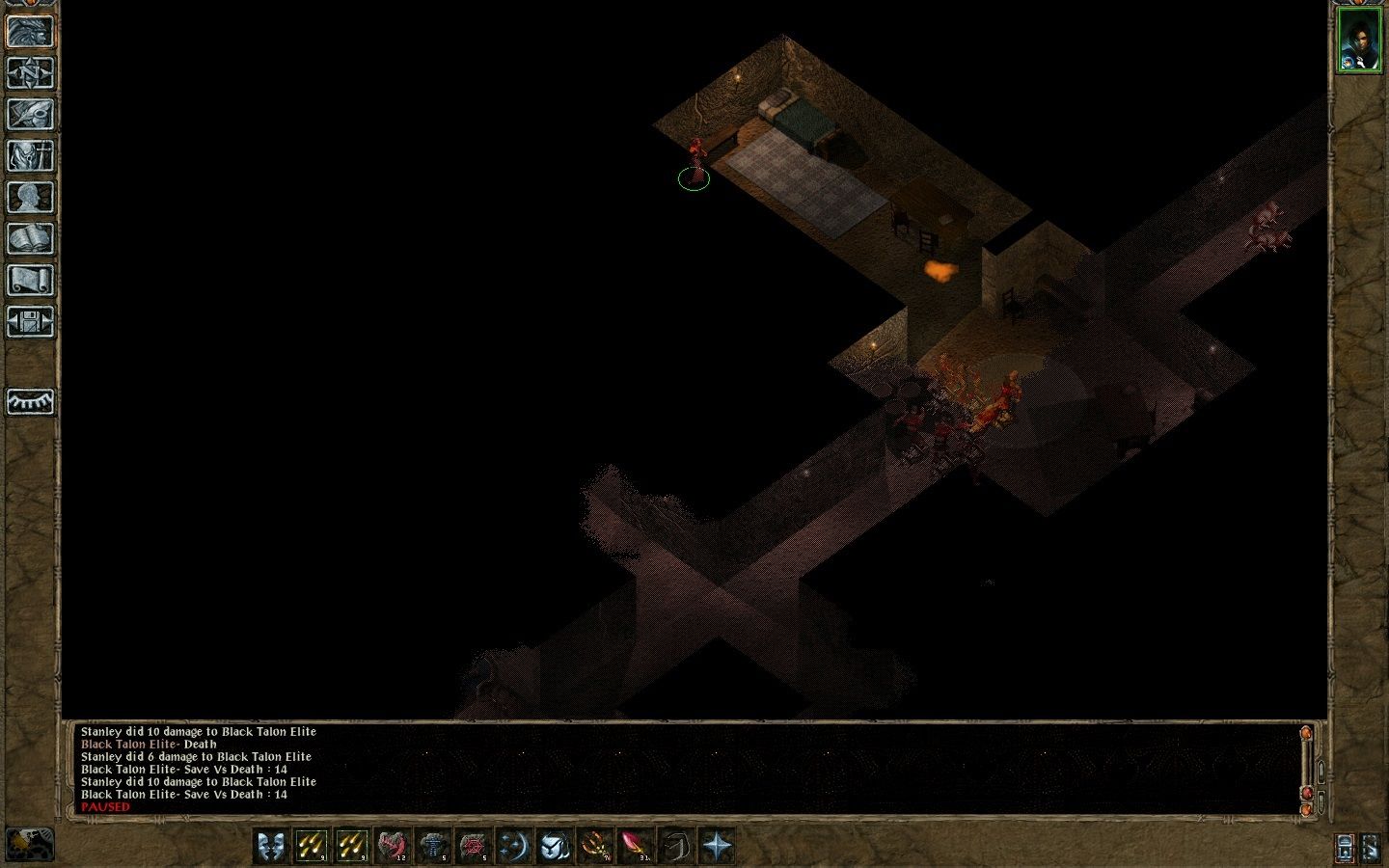The image size is (1389, 868).
Task: Toggle the crescent moon and stars stealth ability
Action: 513,846
